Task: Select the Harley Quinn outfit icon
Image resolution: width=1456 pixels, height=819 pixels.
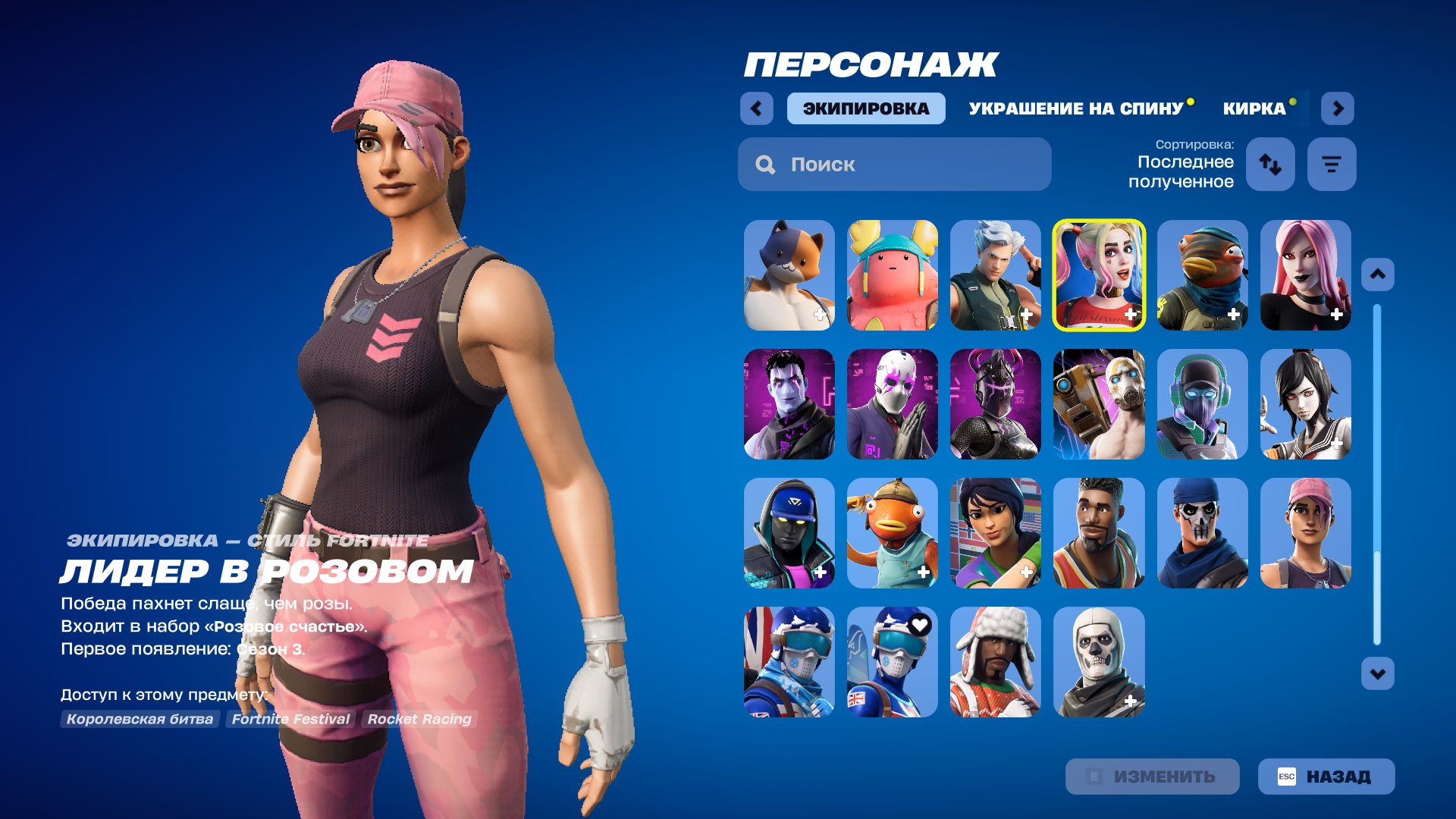Action: 1098,275
